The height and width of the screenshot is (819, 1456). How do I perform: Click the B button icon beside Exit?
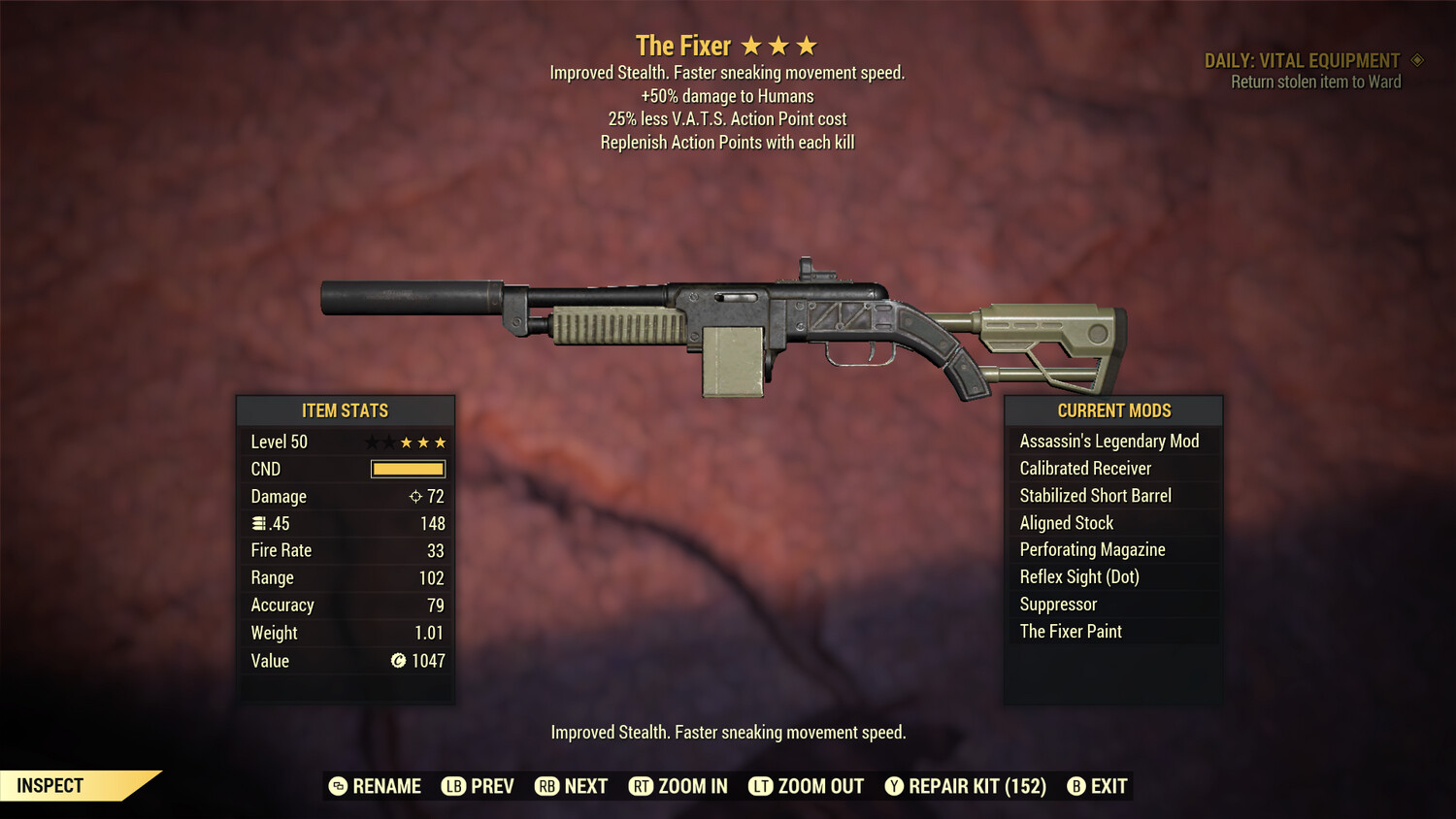[x=1076, y=786]
